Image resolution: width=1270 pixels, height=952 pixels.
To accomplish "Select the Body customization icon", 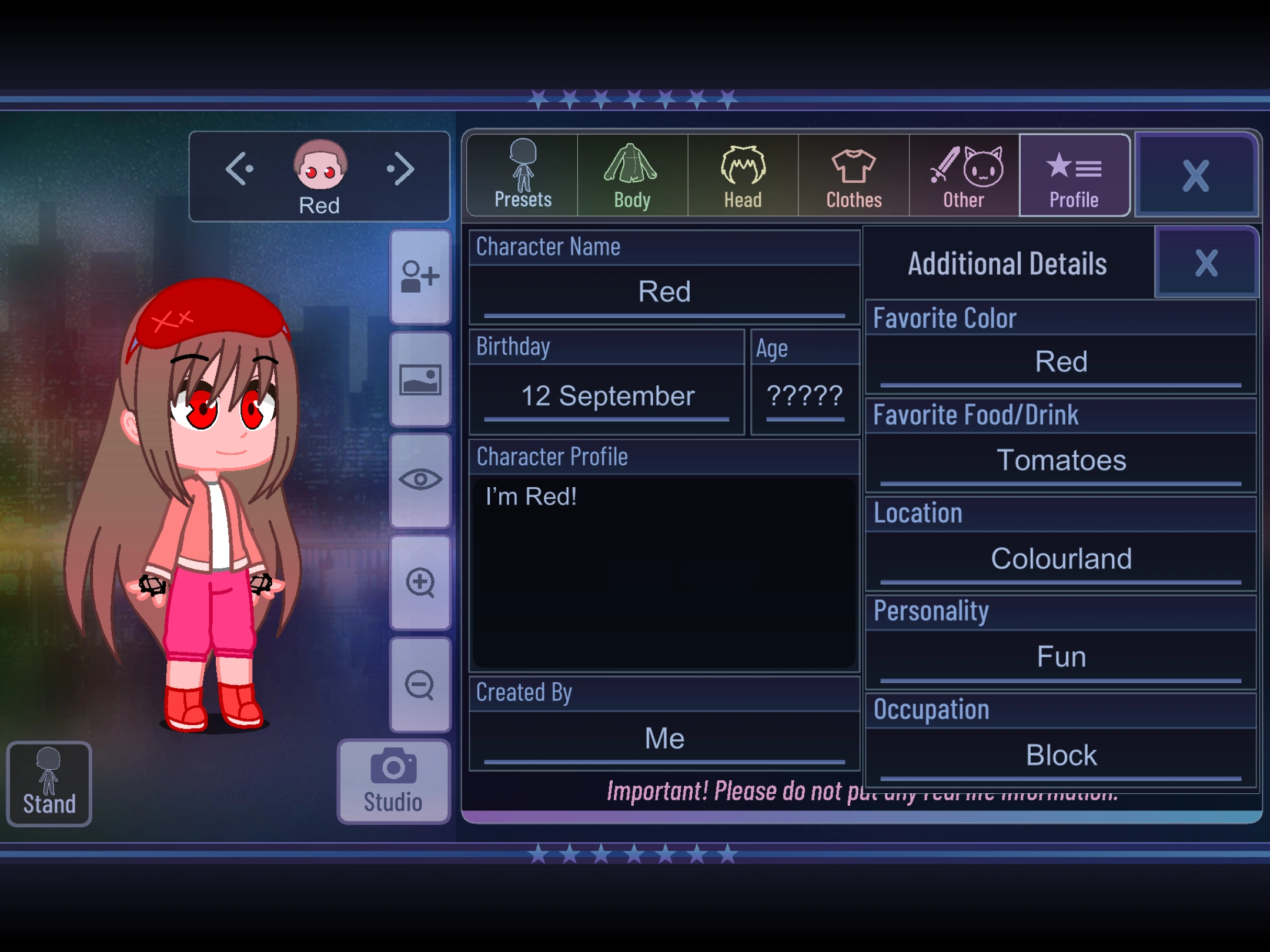I will click(631, 173).
